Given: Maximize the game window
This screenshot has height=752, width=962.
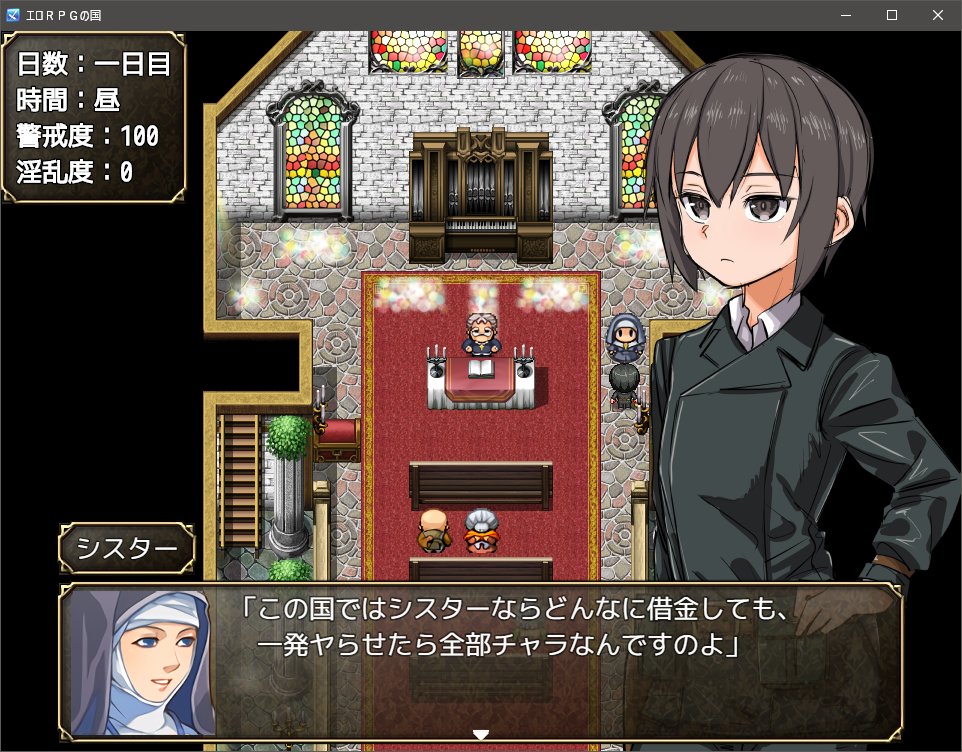Looking at the screenshot, I should tap(892, 16).
